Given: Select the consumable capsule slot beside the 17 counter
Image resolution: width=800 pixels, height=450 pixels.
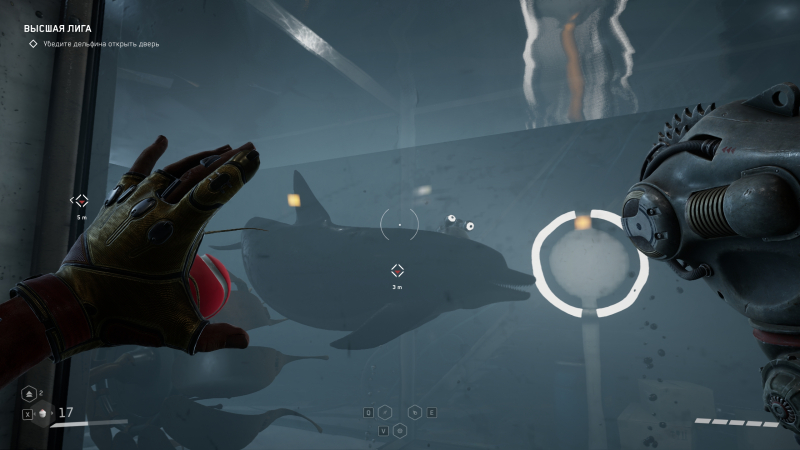Looking at the screenshot, I should coord(43,414).
